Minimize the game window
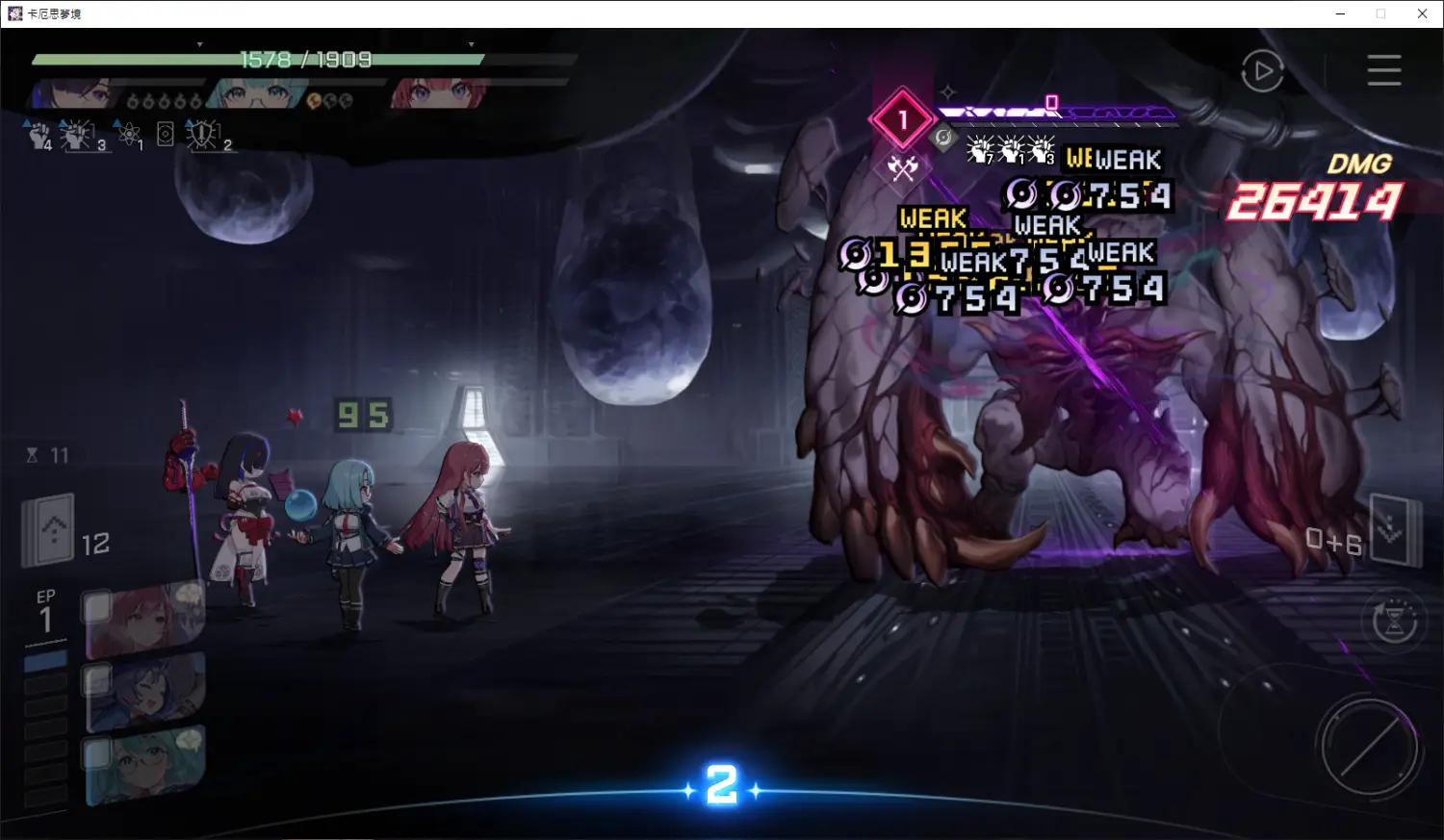This screenshot has width=1444, height=840. (x=1340, y=13)
